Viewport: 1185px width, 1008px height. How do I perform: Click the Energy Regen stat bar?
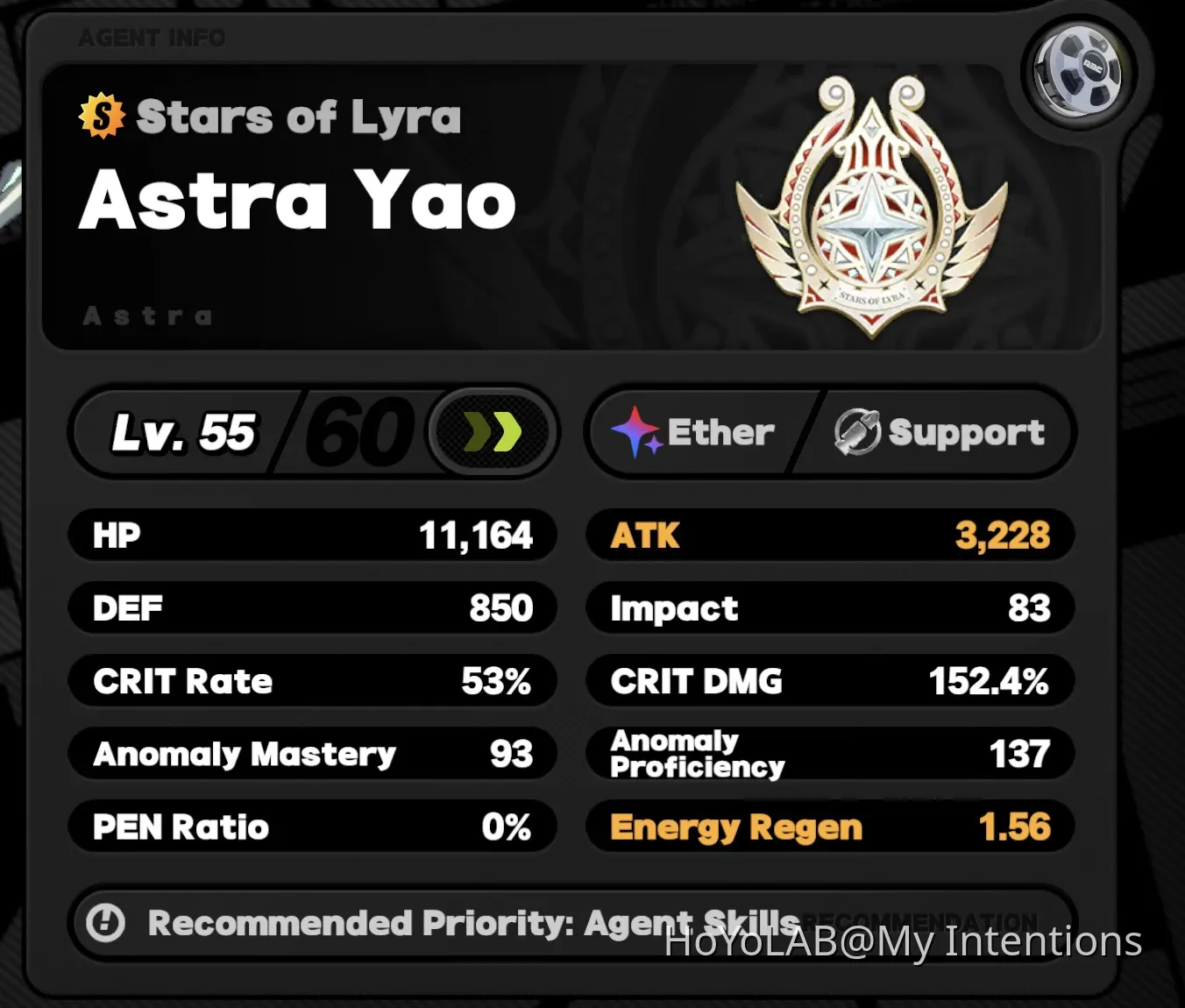tap(830, 827)
